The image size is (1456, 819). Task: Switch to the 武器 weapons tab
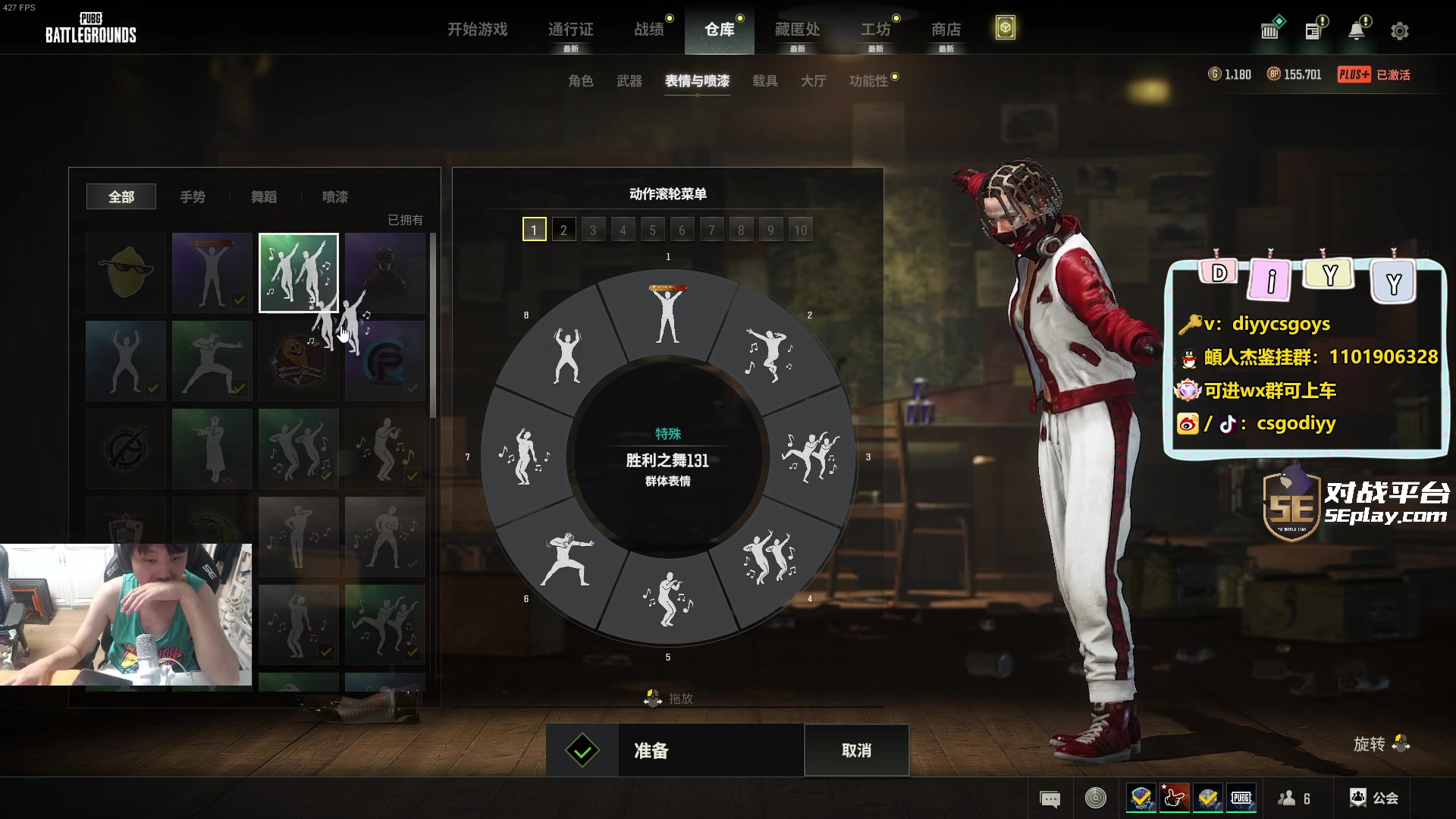pos(629,81)
